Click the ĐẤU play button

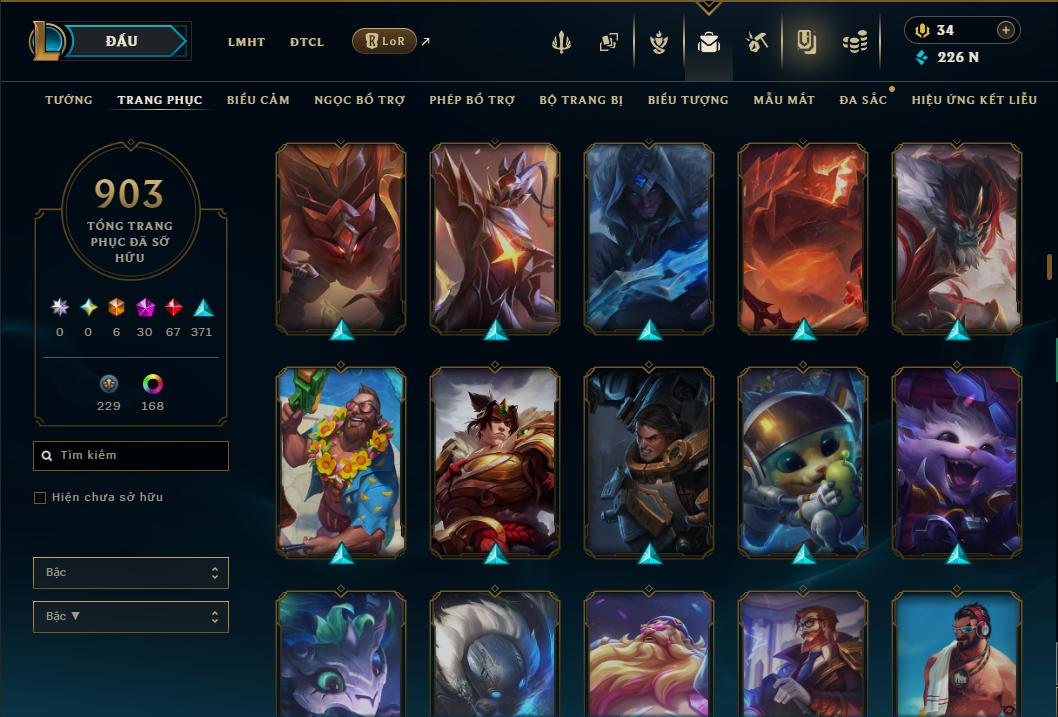point(122,41)
